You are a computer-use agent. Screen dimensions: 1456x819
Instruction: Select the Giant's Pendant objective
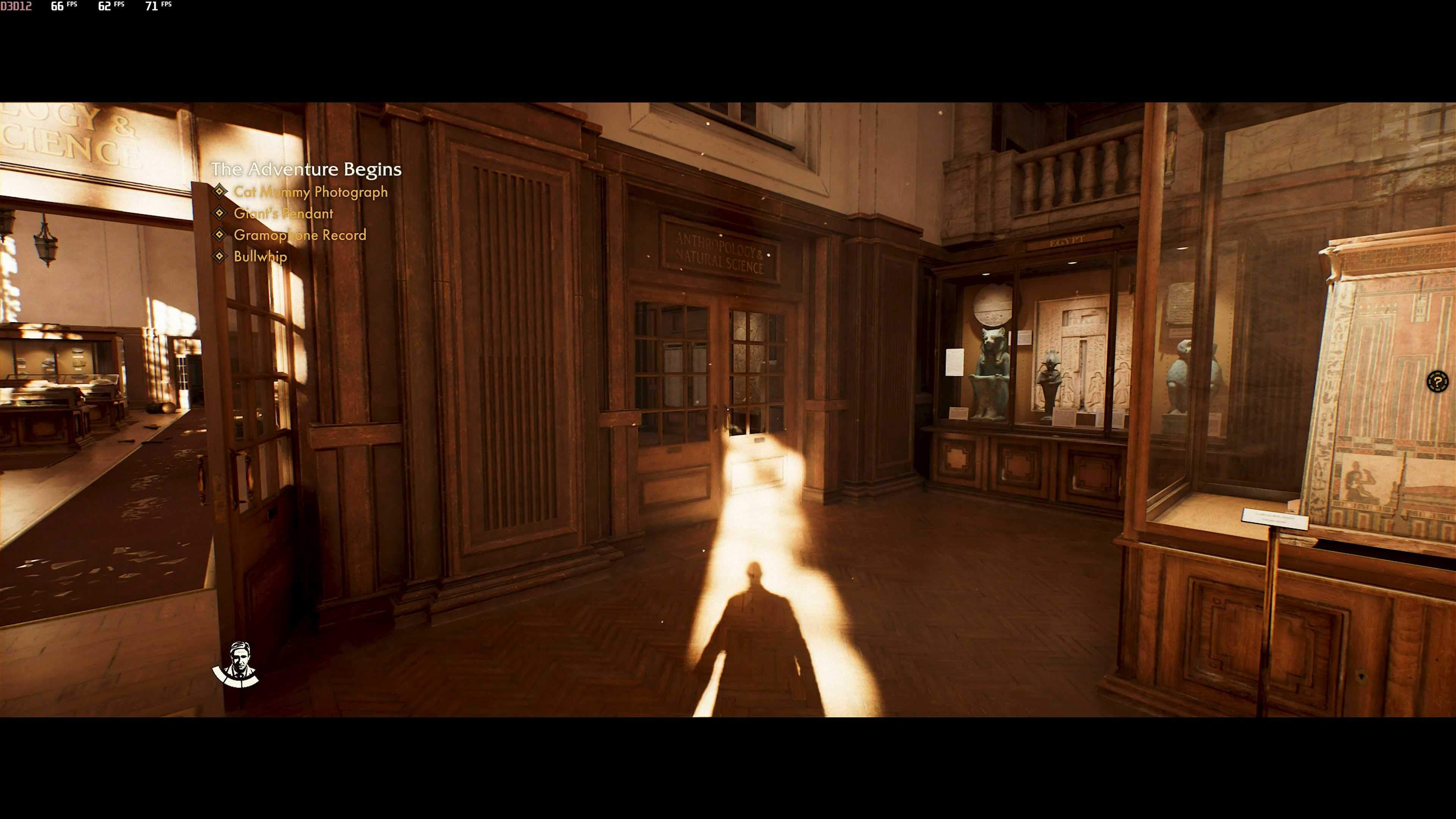pos(283,213)
